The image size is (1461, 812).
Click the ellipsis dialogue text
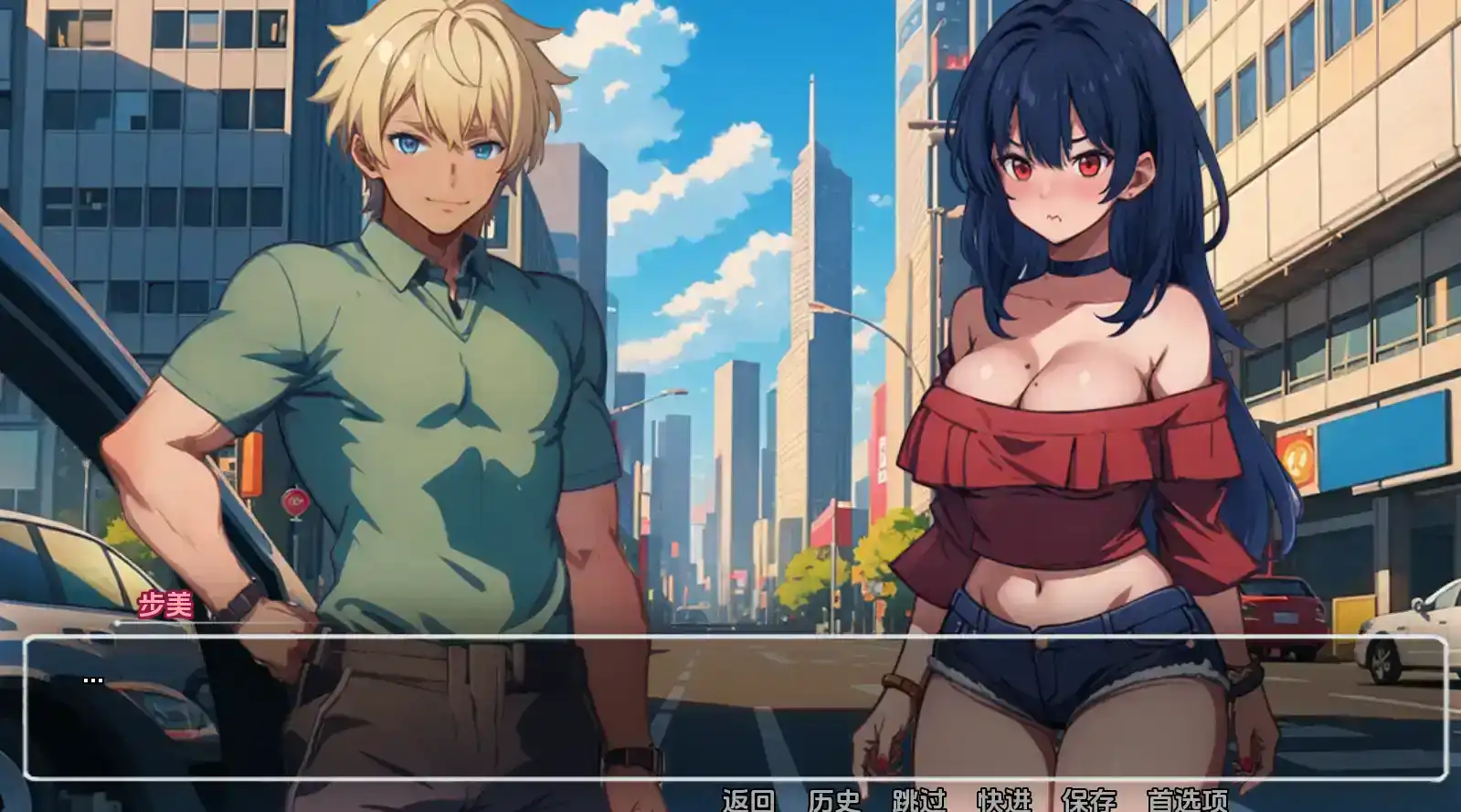pyautogui.click(x=94, y=679)
